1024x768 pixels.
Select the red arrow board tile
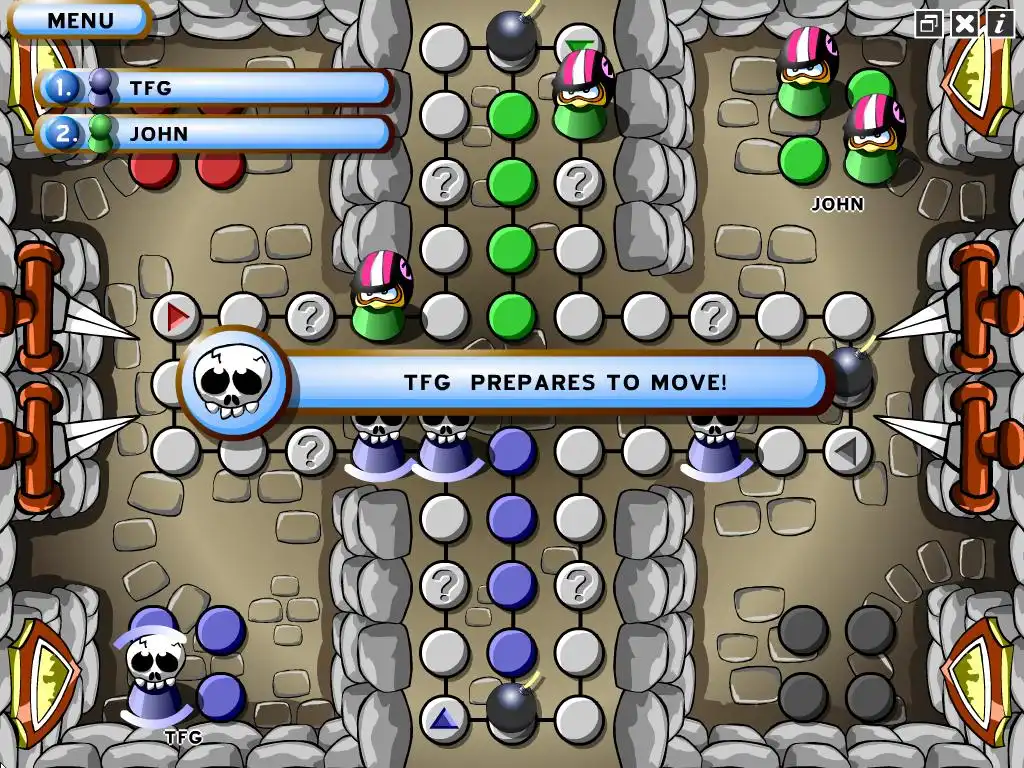tap(177, 317)
